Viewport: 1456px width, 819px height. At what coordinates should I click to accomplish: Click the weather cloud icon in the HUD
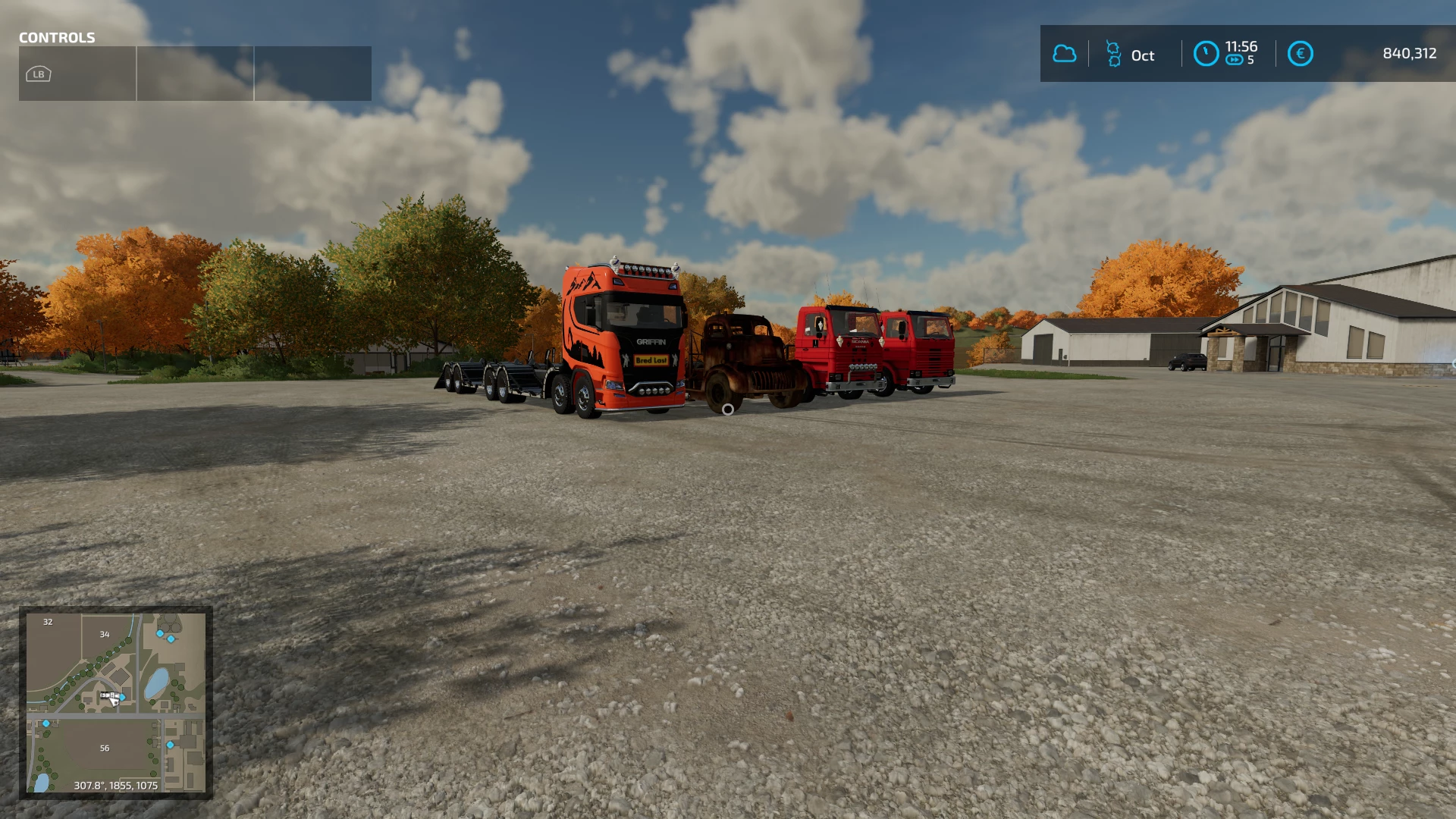click(1065, 52)
